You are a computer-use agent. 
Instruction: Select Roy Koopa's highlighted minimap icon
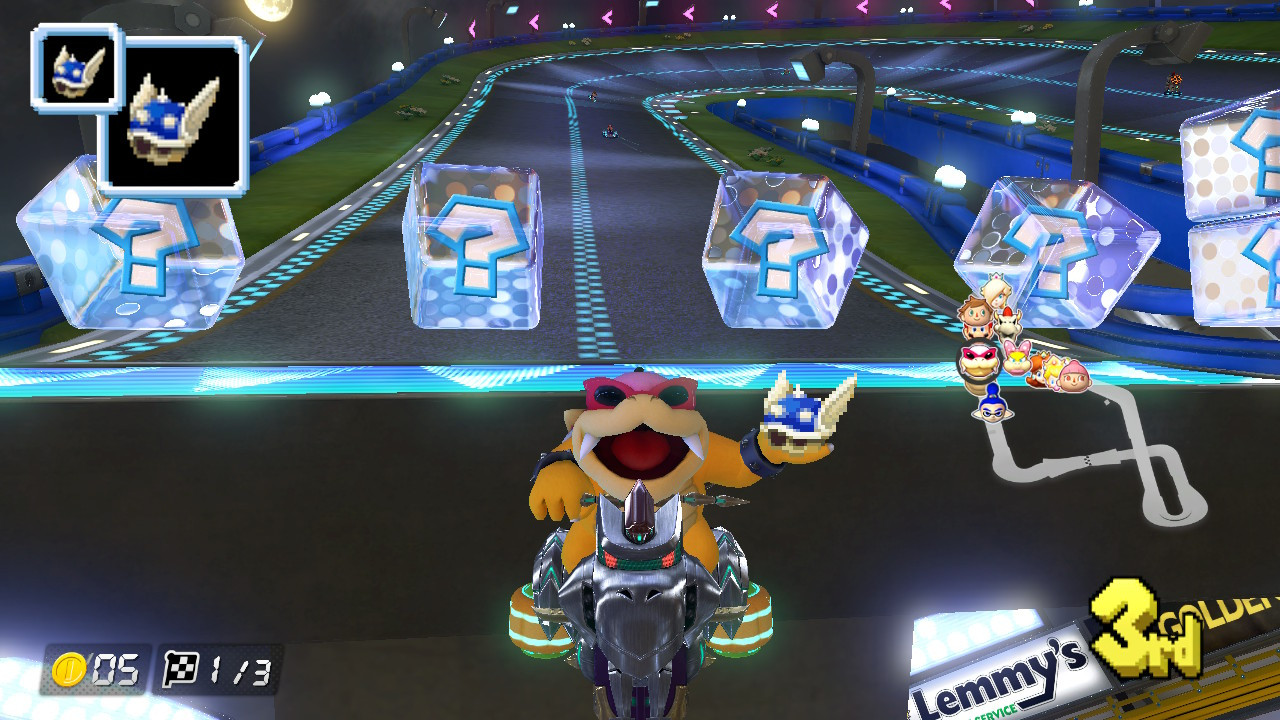click(x=979, y=362)
